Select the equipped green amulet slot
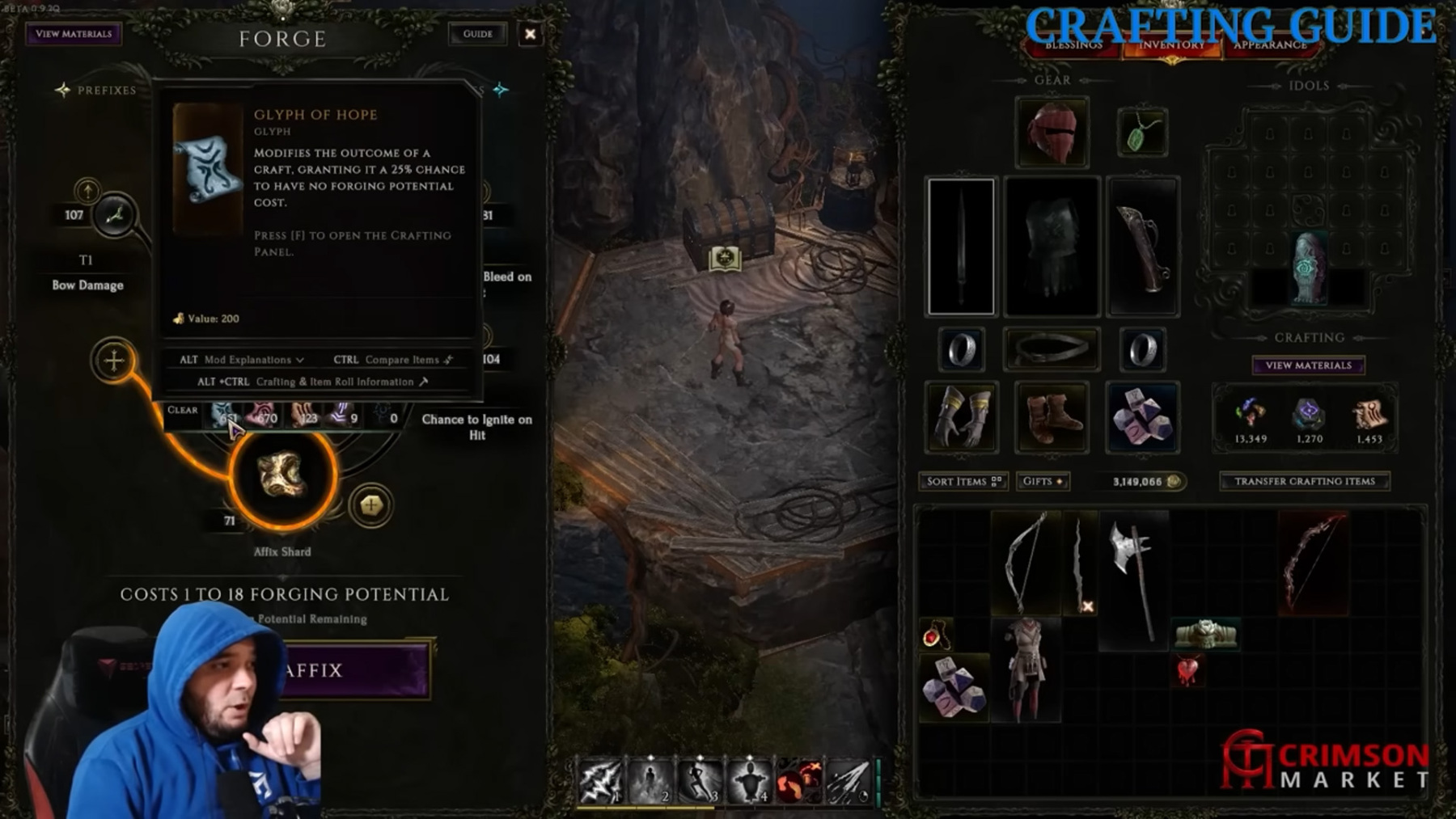This screenshot has height=819, width=1456. [x=1141, y=133]
